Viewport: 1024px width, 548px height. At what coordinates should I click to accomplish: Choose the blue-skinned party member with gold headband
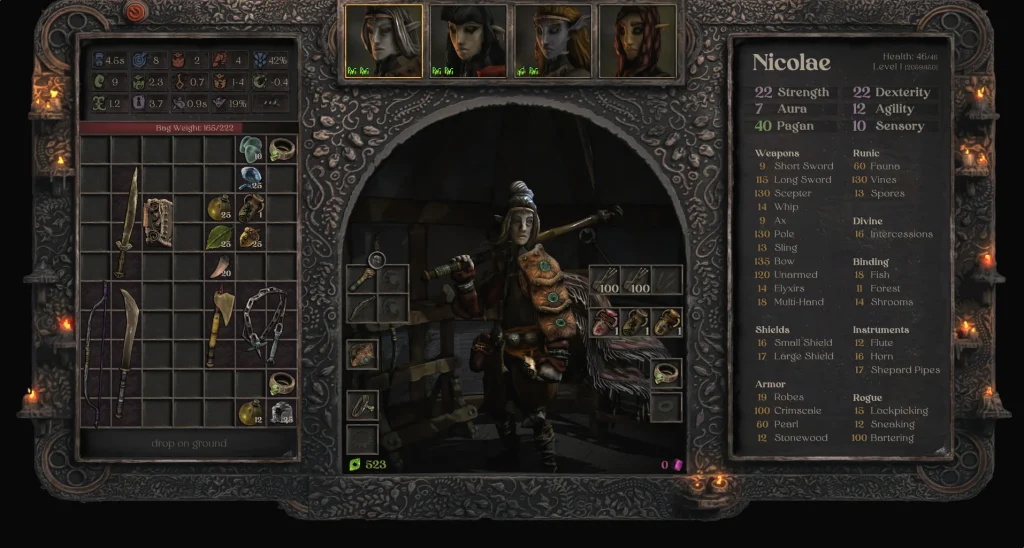tap(551, 41)
